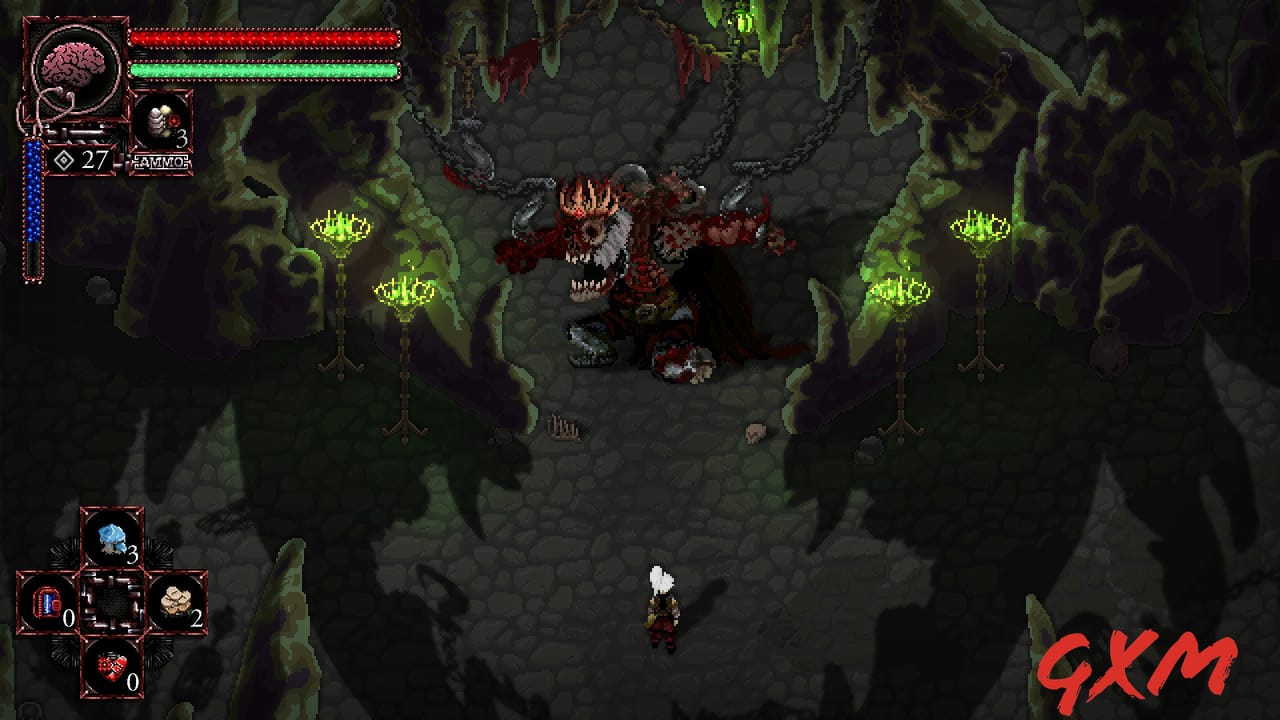Click the hanging green lantern at the top
1280x720 pixels.
[x=745, y=18]
